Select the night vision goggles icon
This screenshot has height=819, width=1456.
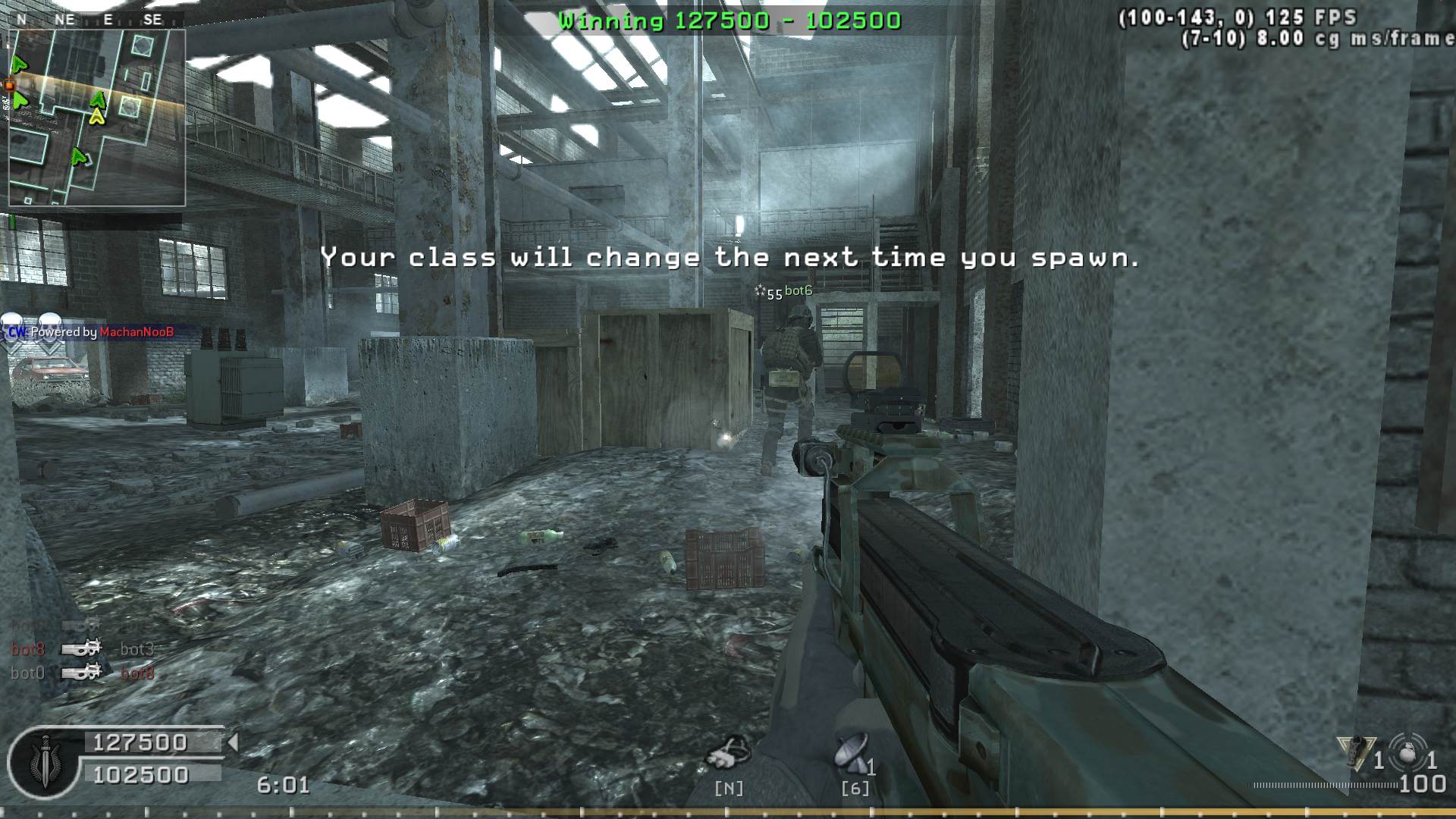(x=728, y=752)
